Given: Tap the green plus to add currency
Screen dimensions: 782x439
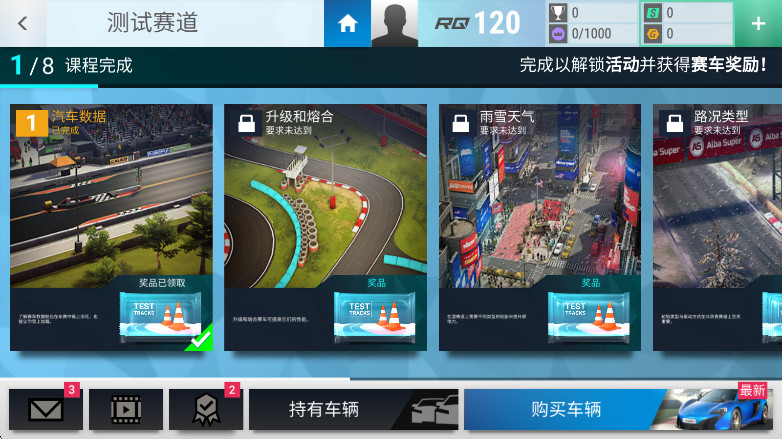Looking at the screenshot, I should coord(758,23).
